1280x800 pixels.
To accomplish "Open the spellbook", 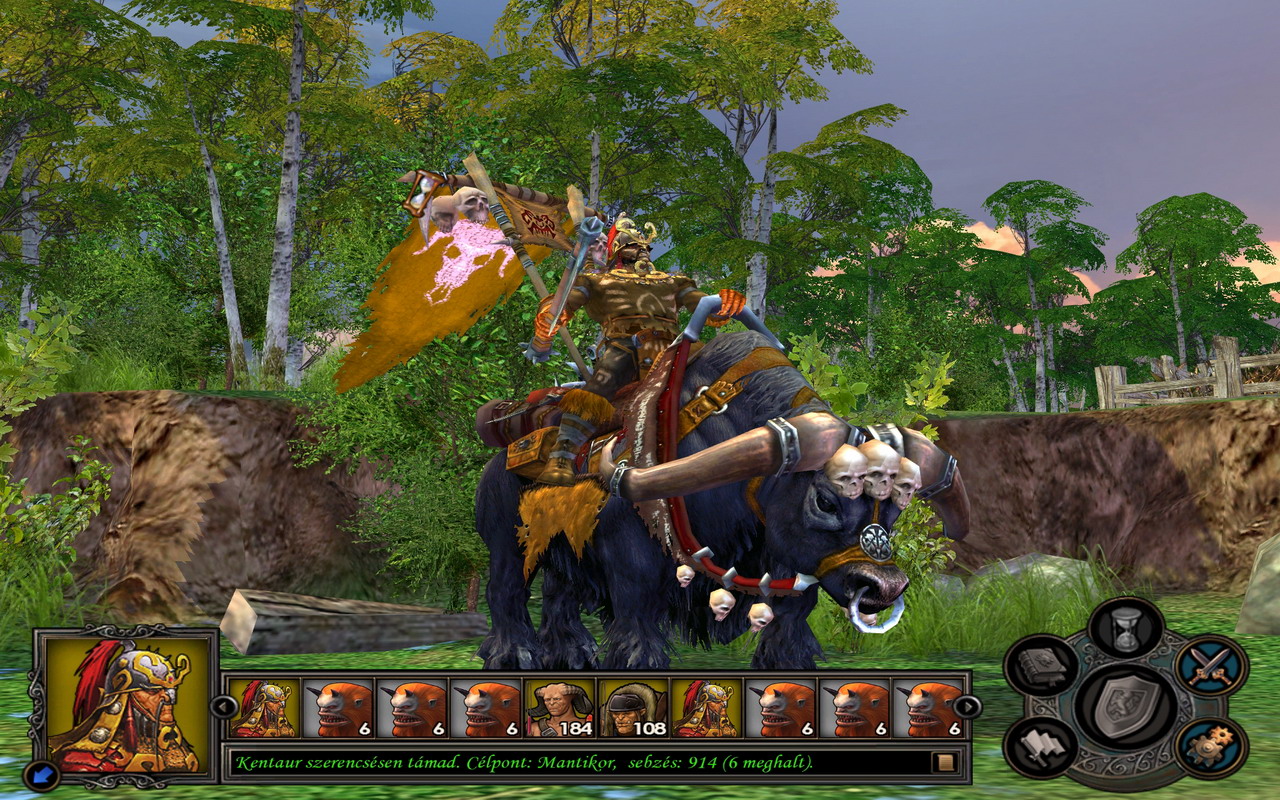I will (1041, 665).
